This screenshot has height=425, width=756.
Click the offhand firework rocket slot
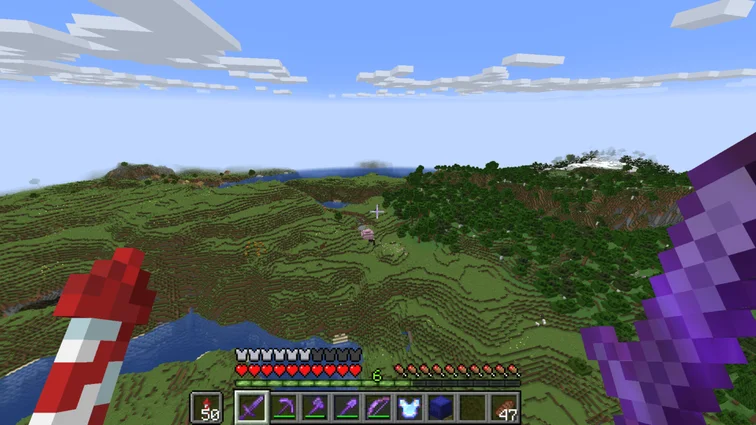tap(207, 407)
